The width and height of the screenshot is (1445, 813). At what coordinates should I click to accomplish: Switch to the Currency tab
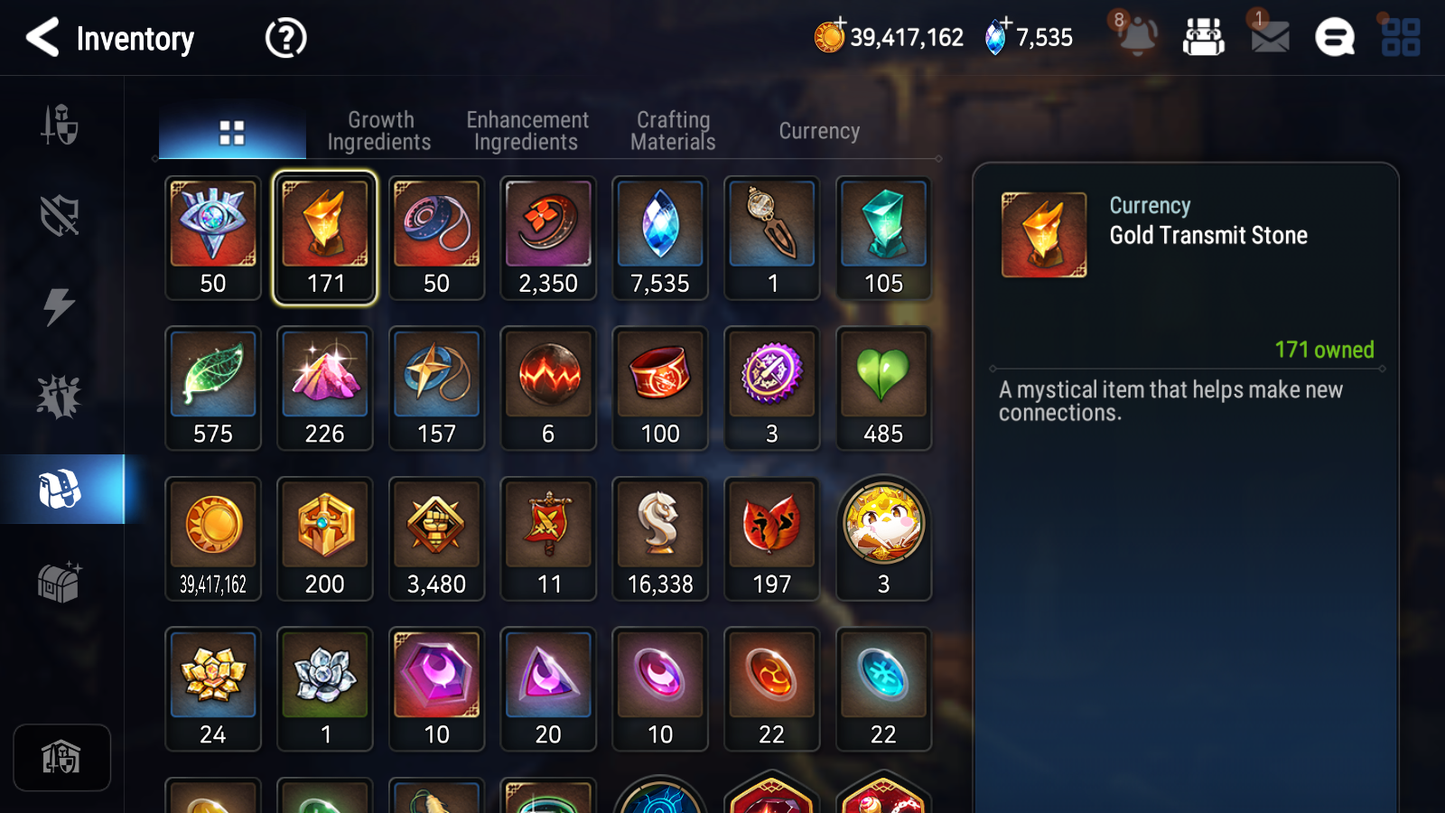818,130
